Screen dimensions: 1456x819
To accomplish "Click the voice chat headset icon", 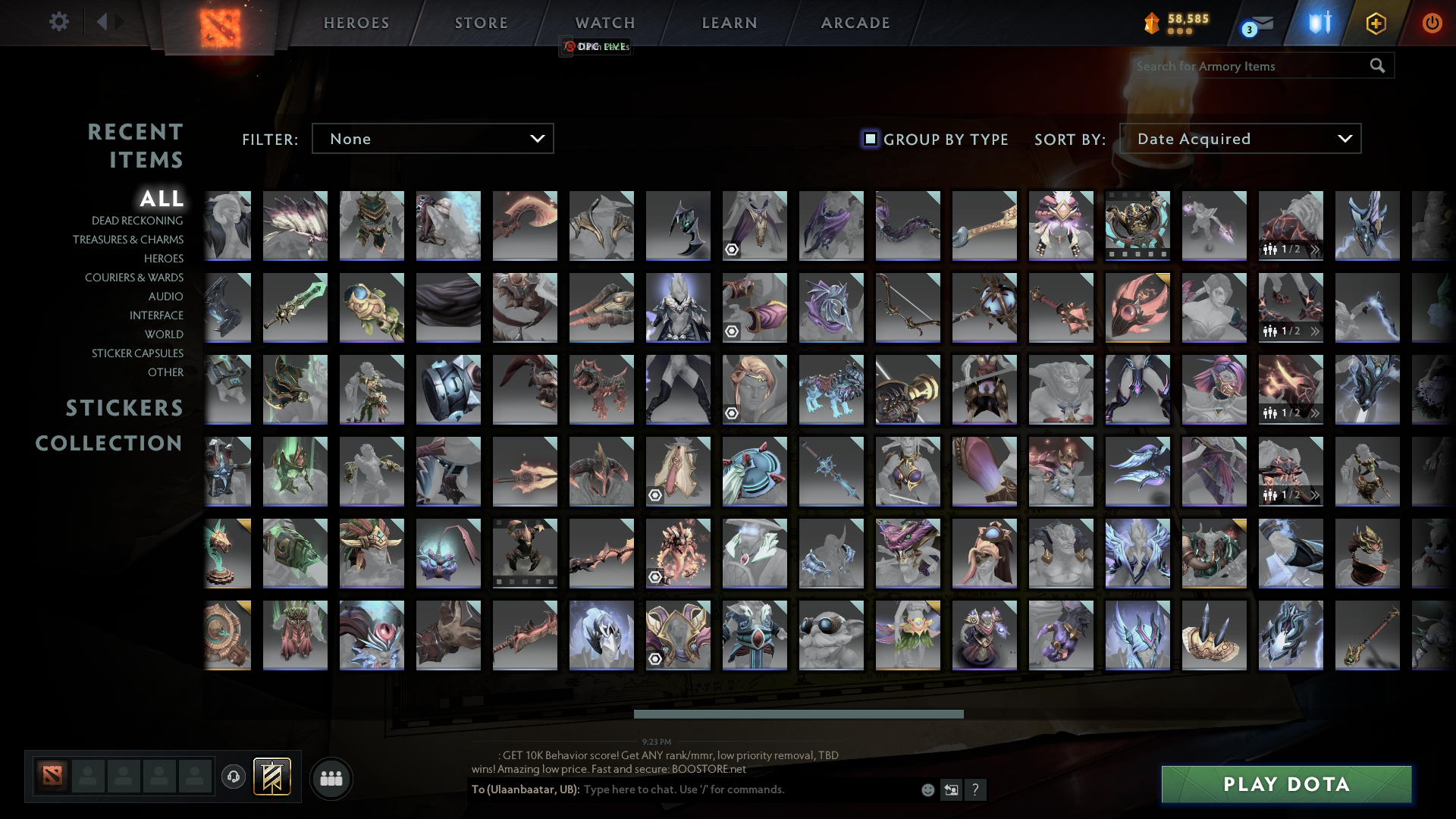I will pyautogui.click(x=233, y=777).
